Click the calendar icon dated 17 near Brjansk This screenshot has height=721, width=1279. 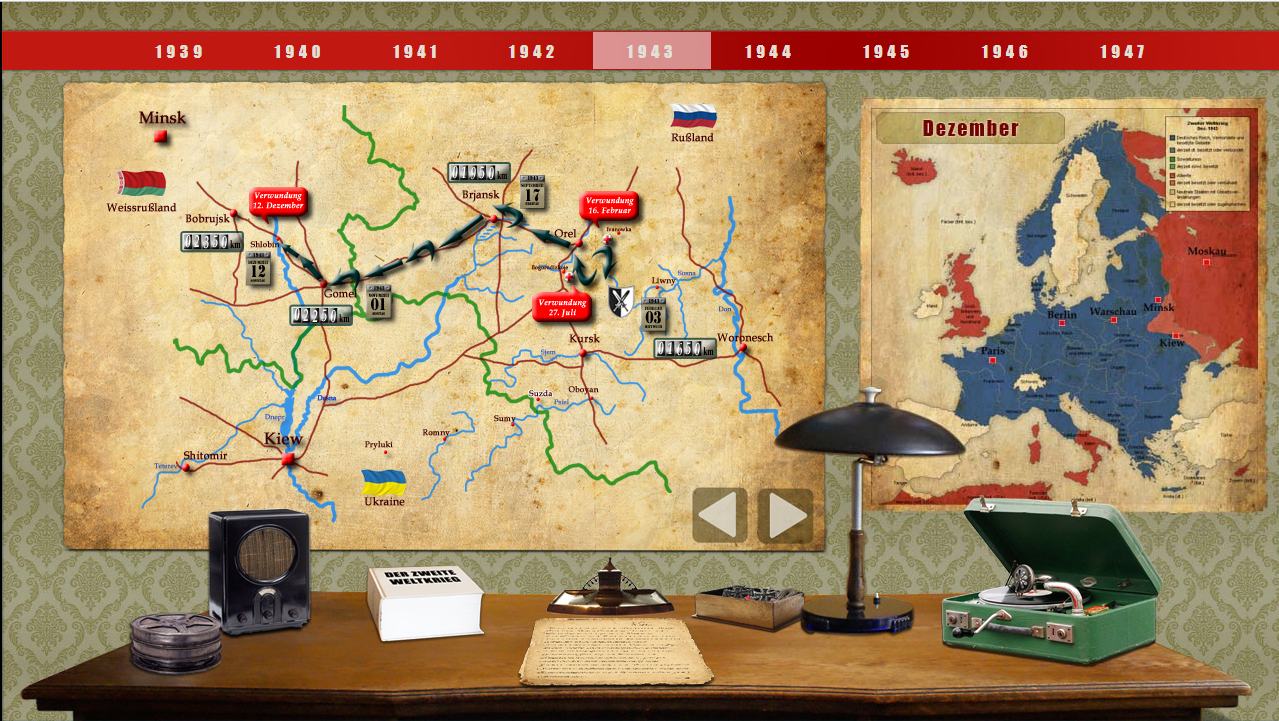(x=533, y=192)
